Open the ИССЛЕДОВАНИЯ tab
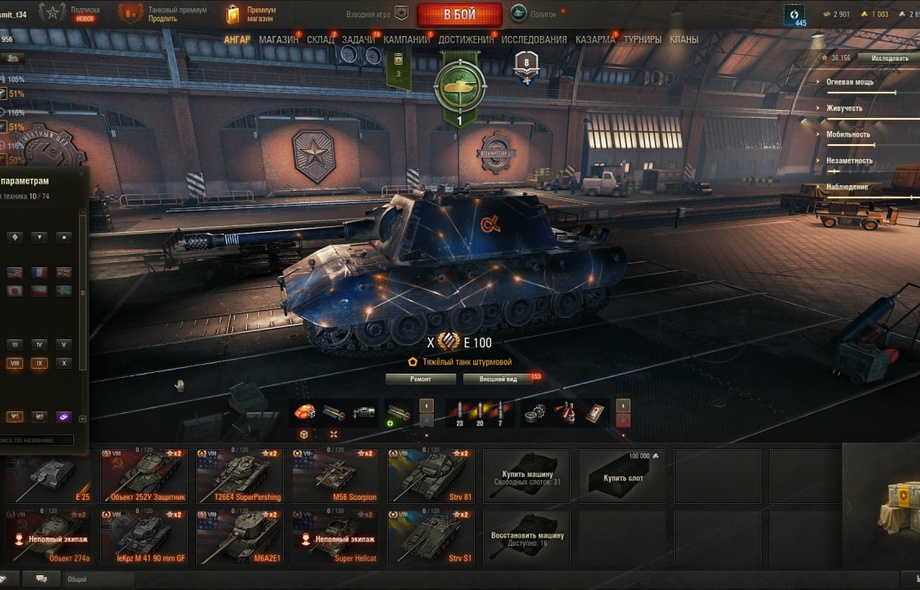Screen dimensions: 920x590 pos(534,39)
